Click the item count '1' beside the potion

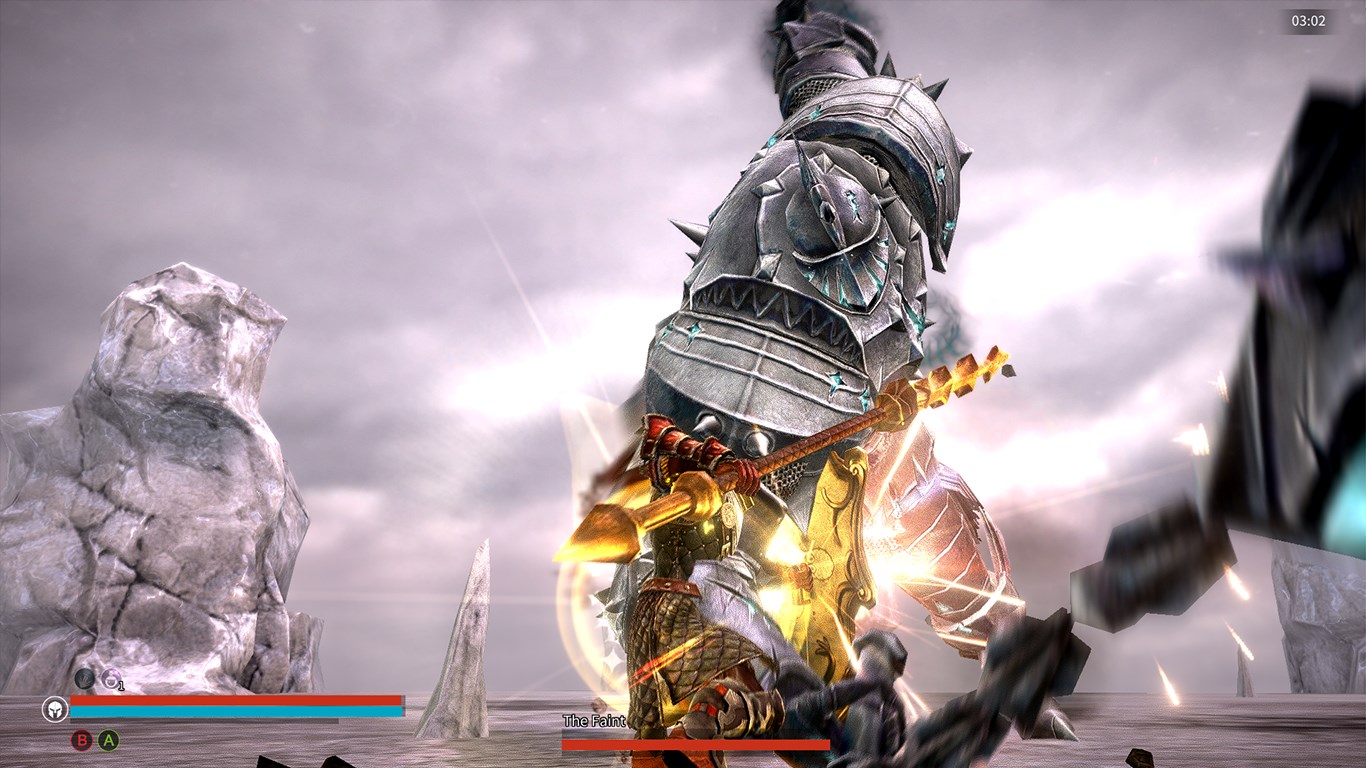(120, 686)
